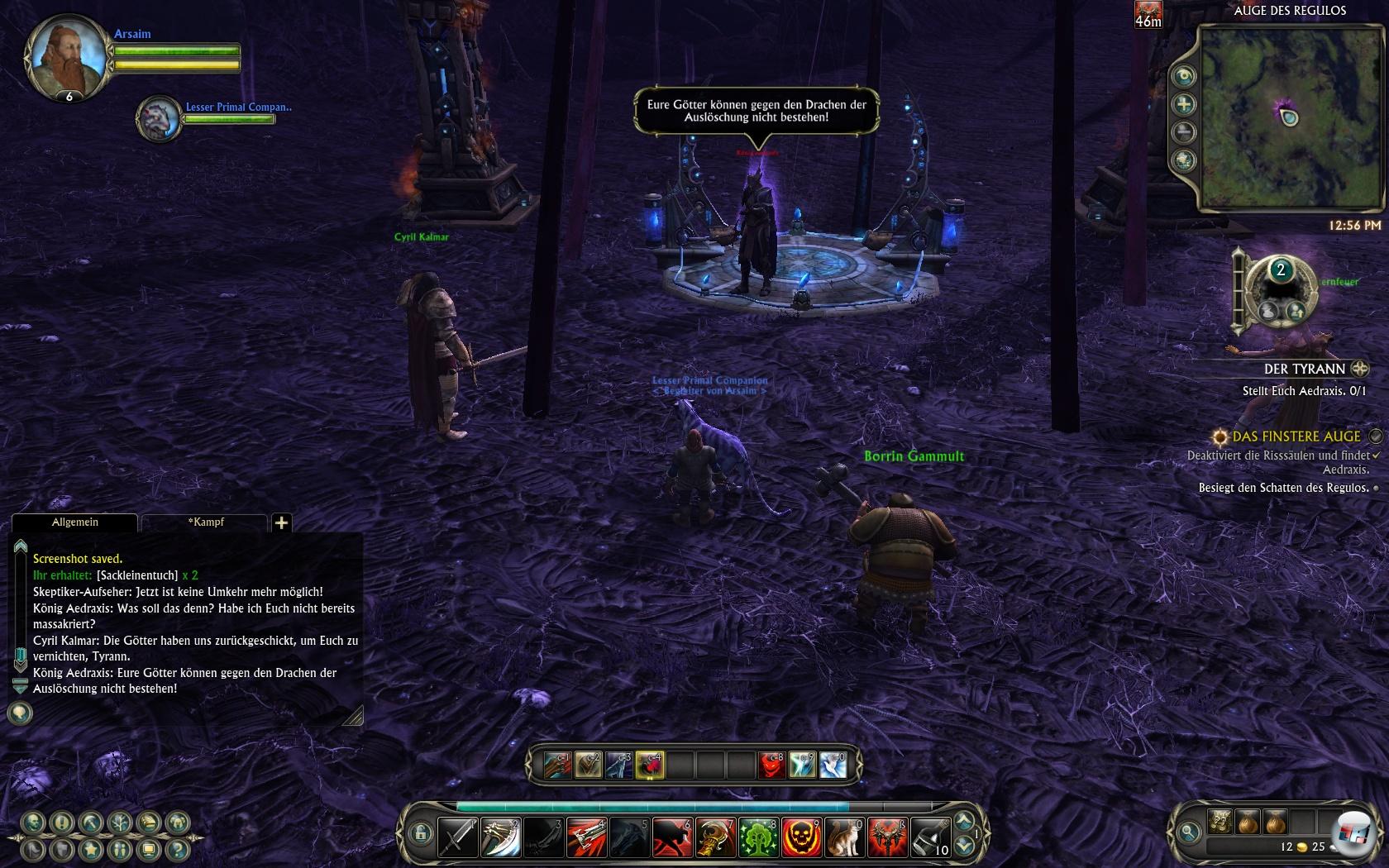Screen dimensions: 1389x868
Task: Zoom out the minimap with minus button
Action: tap(1184, 132)
